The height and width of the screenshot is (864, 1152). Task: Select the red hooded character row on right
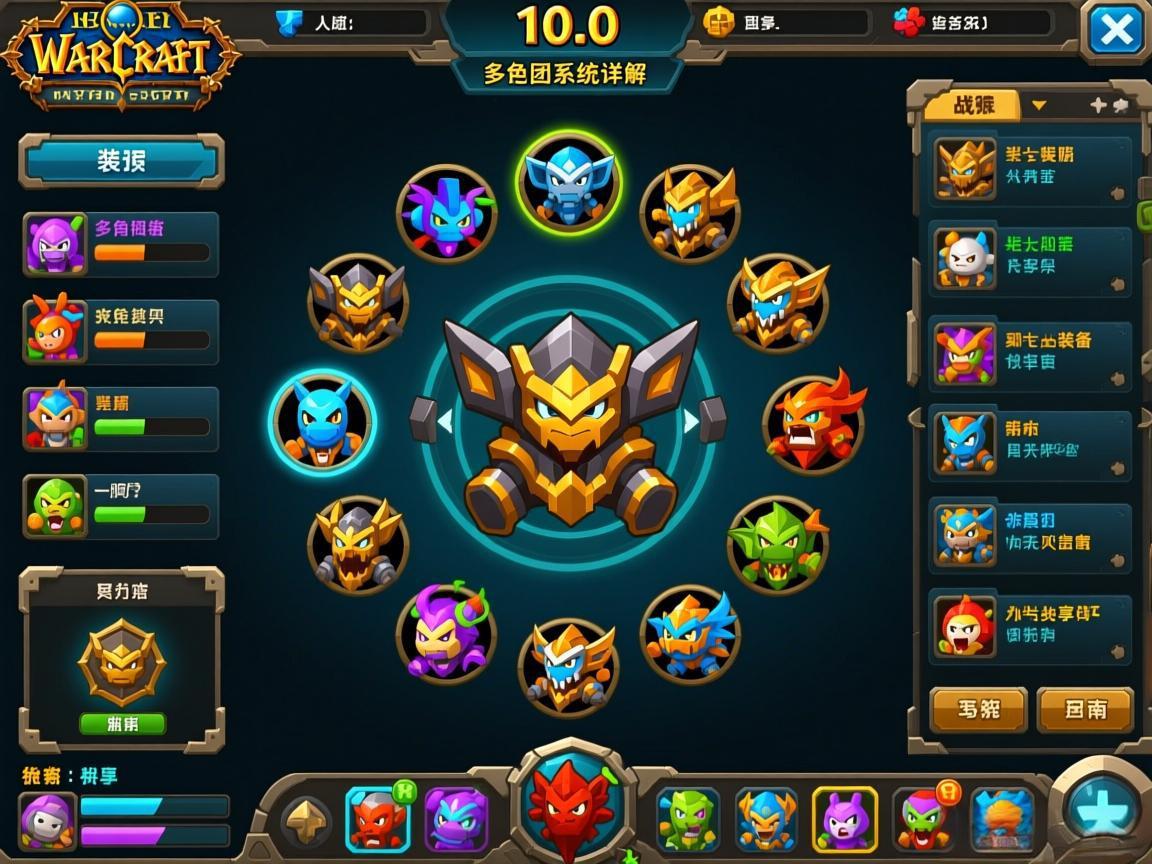(1030, 625)
